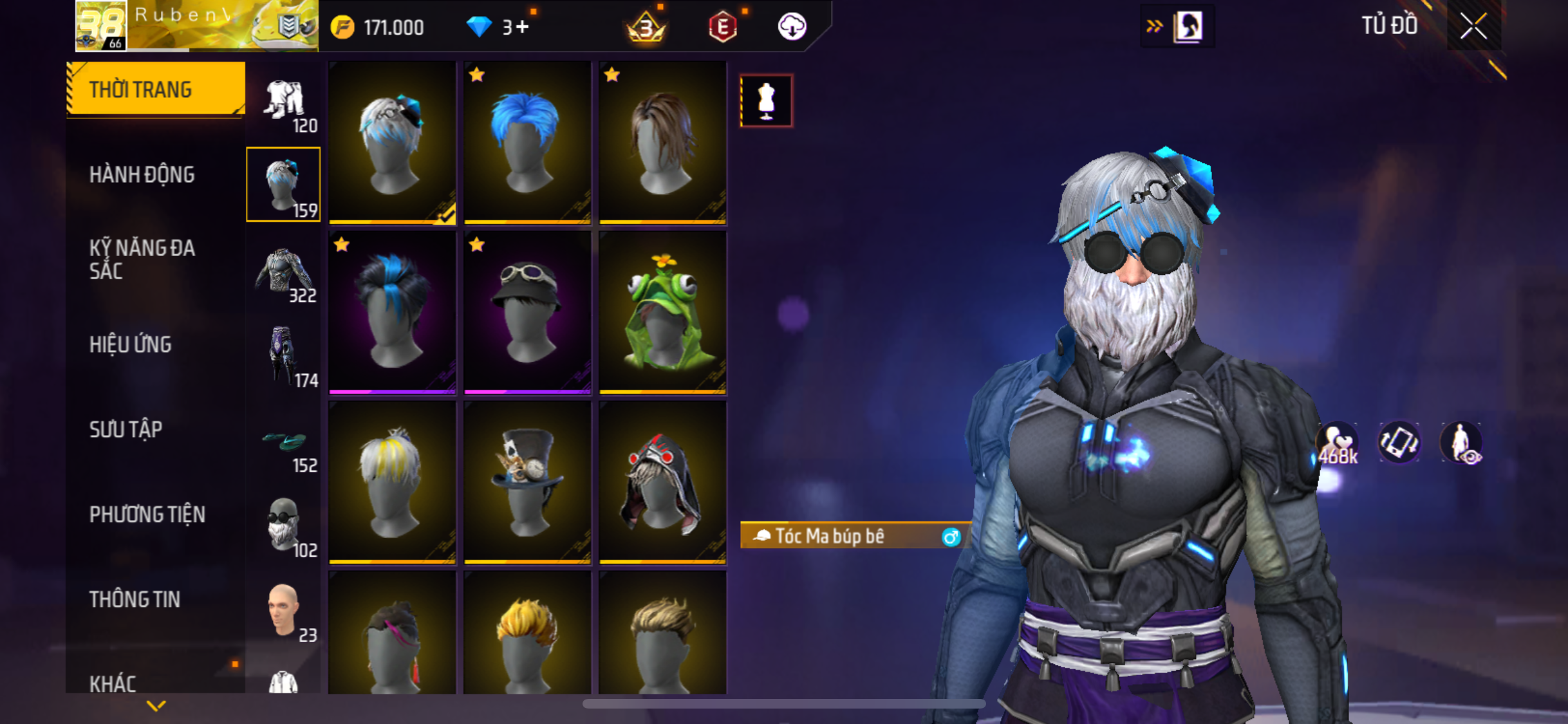Close the Tủ Đồ wardrobe screen
Viewport: 1568px width, 724px height.
tap(1473, 26)
